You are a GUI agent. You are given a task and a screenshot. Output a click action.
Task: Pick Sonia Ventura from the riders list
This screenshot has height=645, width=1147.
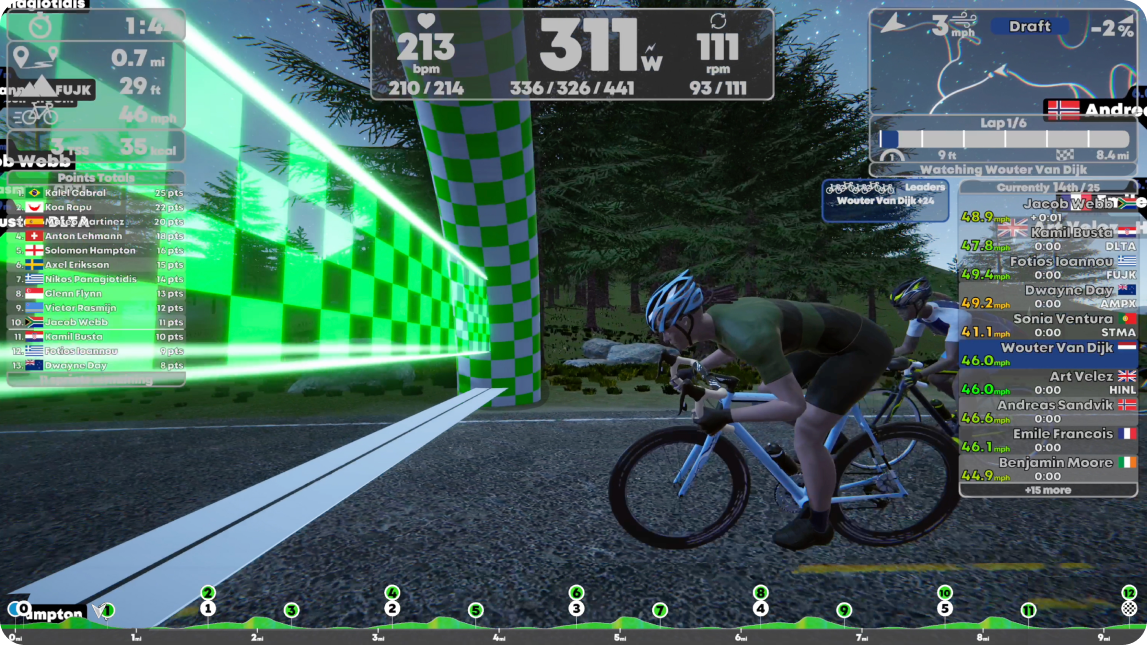click(x=1048, y=326)
